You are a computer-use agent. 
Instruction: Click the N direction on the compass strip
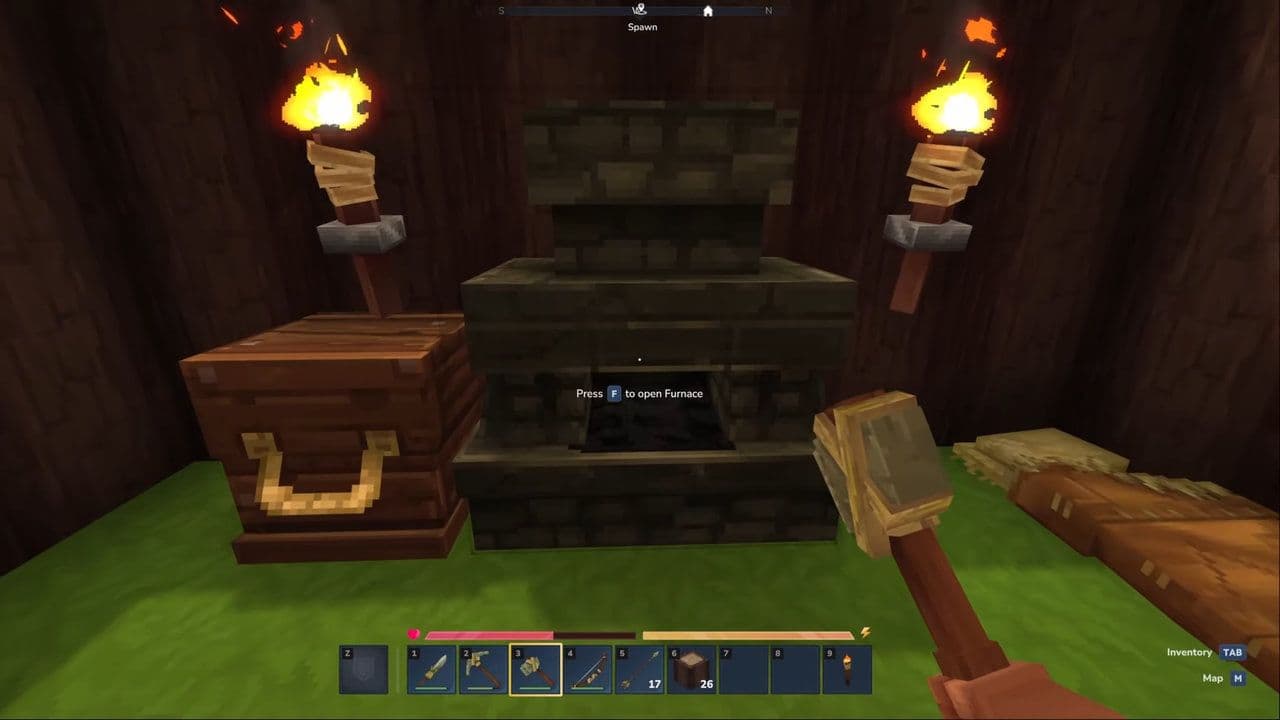[x=768, y=10]
